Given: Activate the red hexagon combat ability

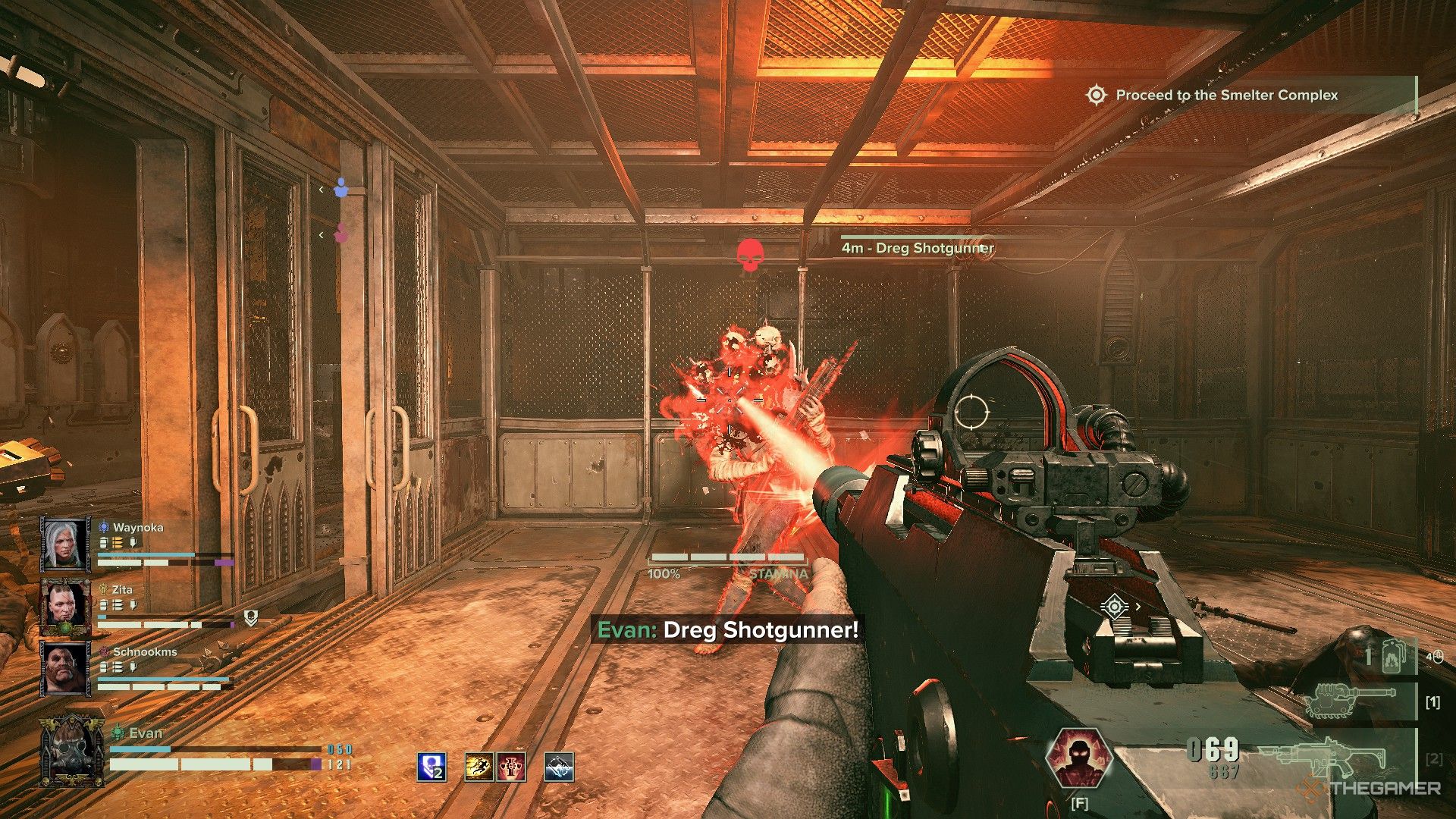Looking at the screenshot, I should coord(1078,758).
